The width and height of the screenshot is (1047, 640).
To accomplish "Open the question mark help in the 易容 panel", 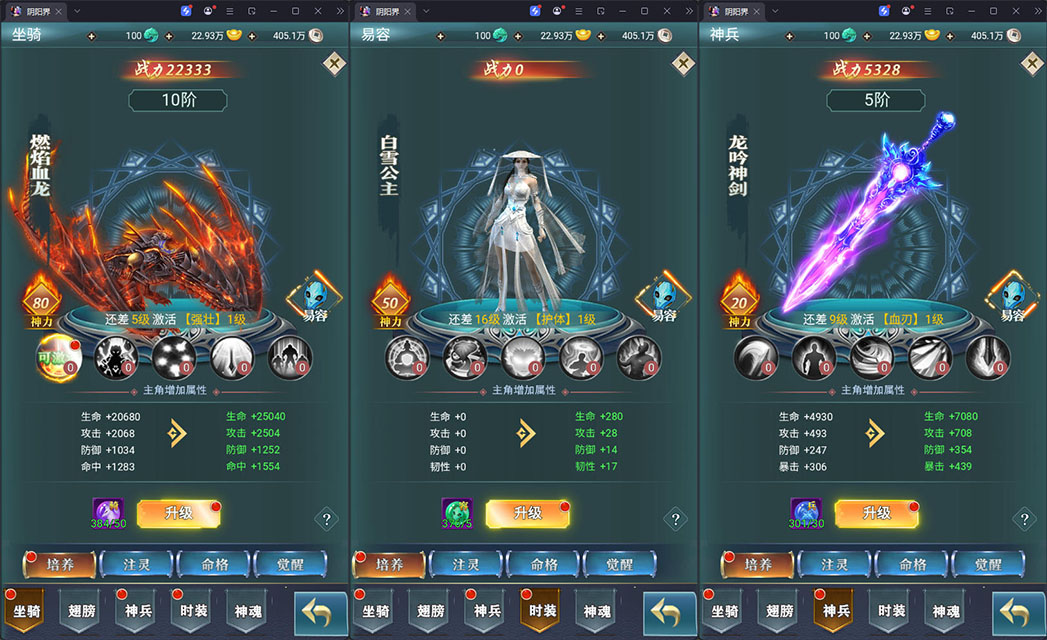I will click(x=675, y=519).
